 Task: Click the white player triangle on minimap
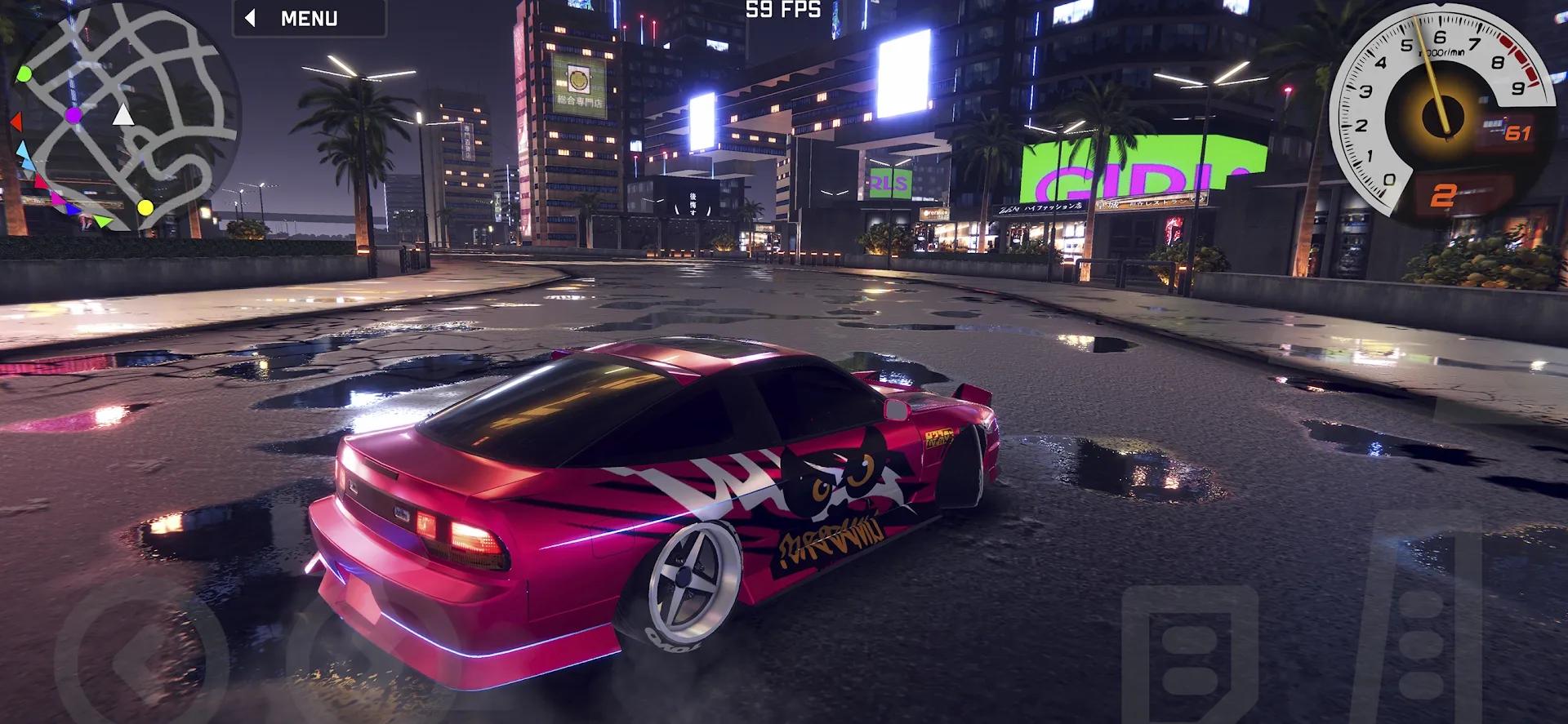click(124, 117)
